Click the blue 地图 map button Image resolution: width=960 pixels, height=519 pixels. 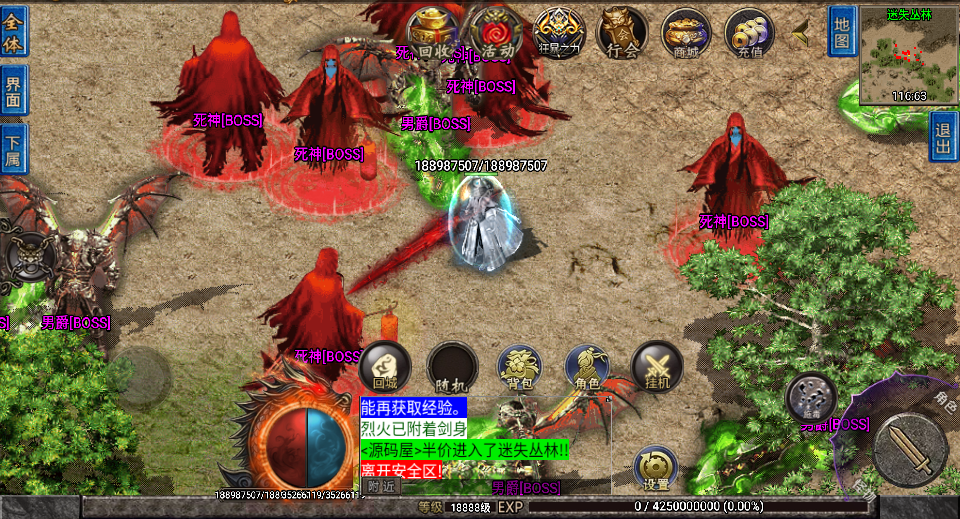pos(842,31)
